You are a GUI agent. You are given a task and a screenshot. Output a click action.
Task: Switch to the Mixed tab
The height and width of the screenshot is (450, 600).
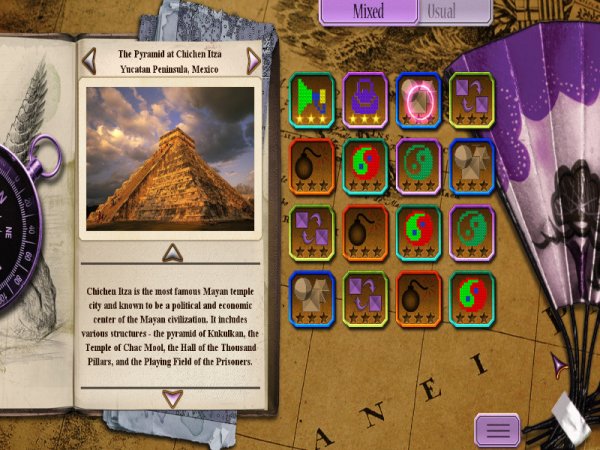pyautogui.click(x=368, y=11)
